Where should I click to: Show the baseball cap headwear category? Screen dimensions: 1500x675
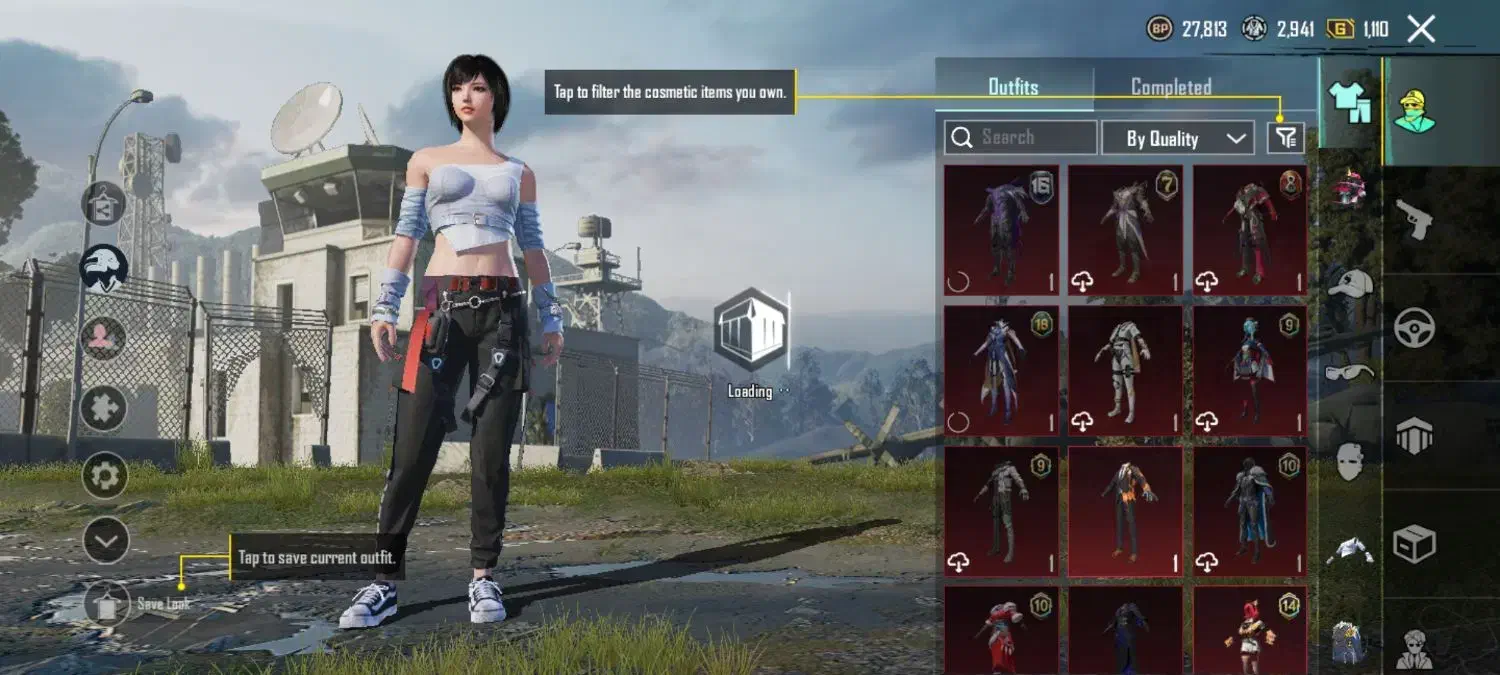point(1350,283)
